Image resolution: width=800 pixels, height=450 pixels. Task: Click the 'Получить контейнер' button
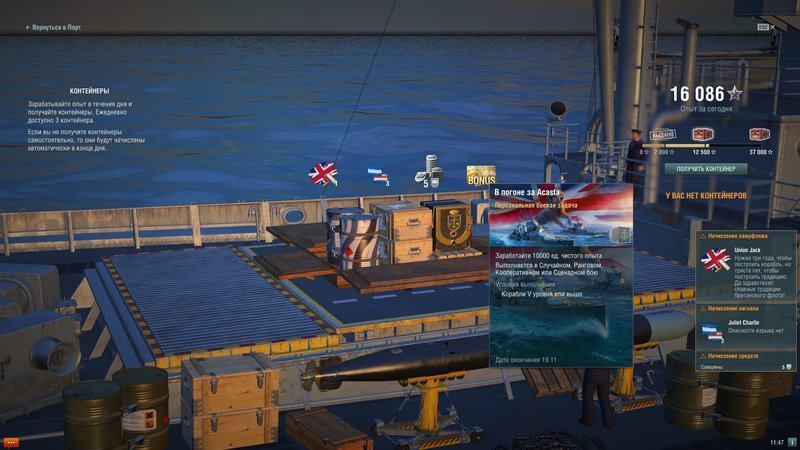pos(706,169)
